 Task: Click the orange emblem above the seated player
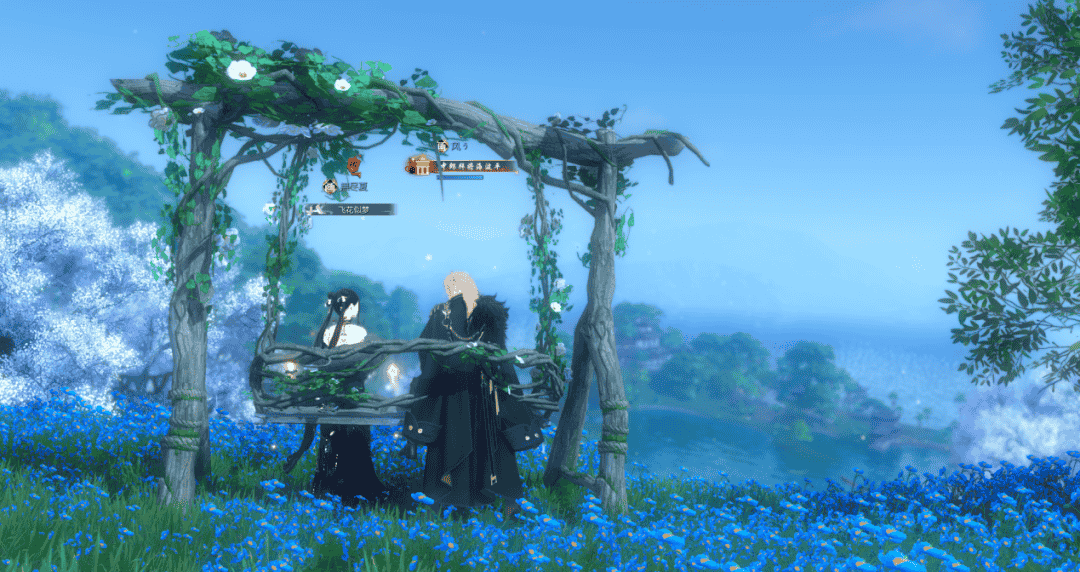[x=354, y=166]
